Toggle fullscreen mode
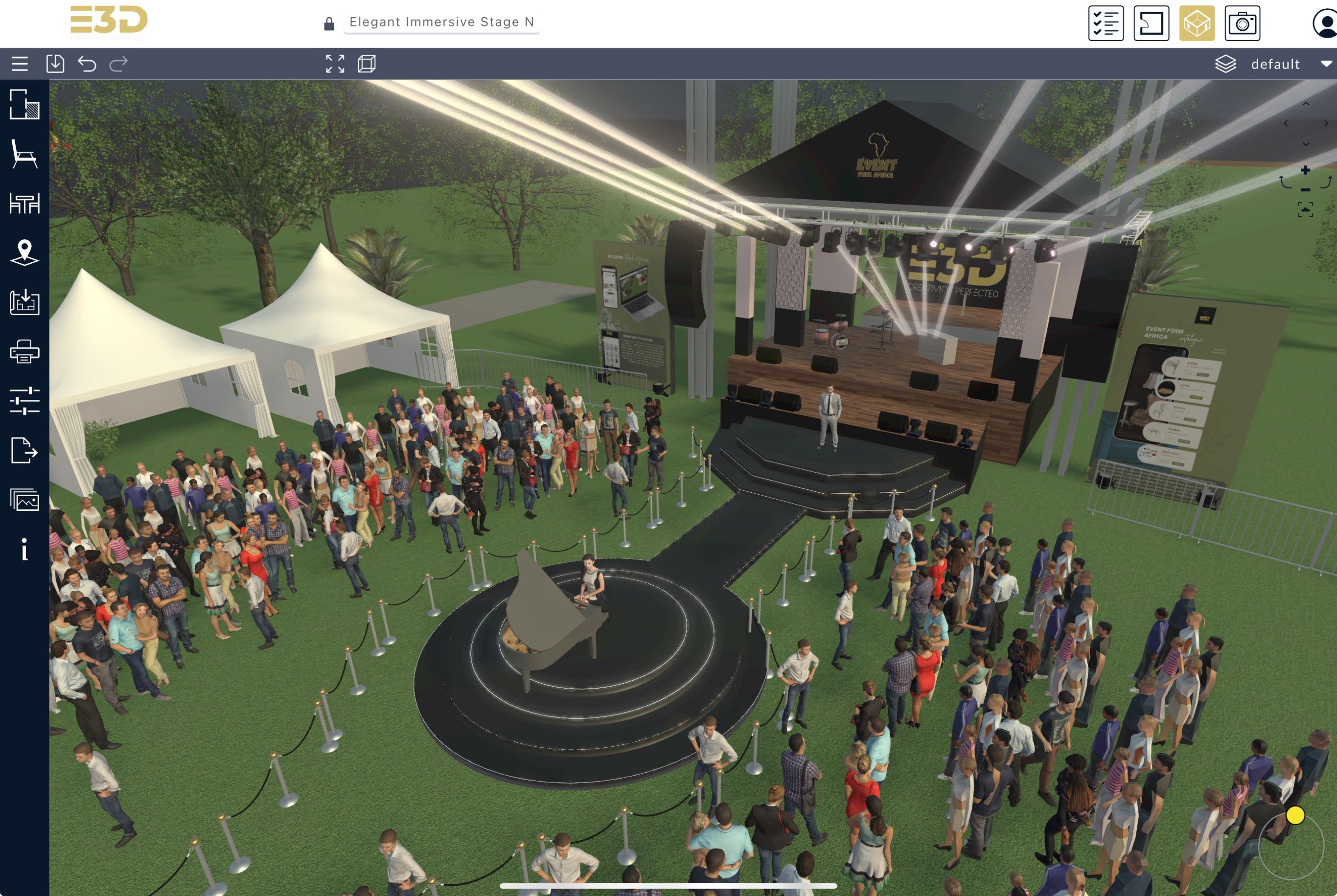The width and height of the screenshot is (1337, 896). tap(334, 64)
